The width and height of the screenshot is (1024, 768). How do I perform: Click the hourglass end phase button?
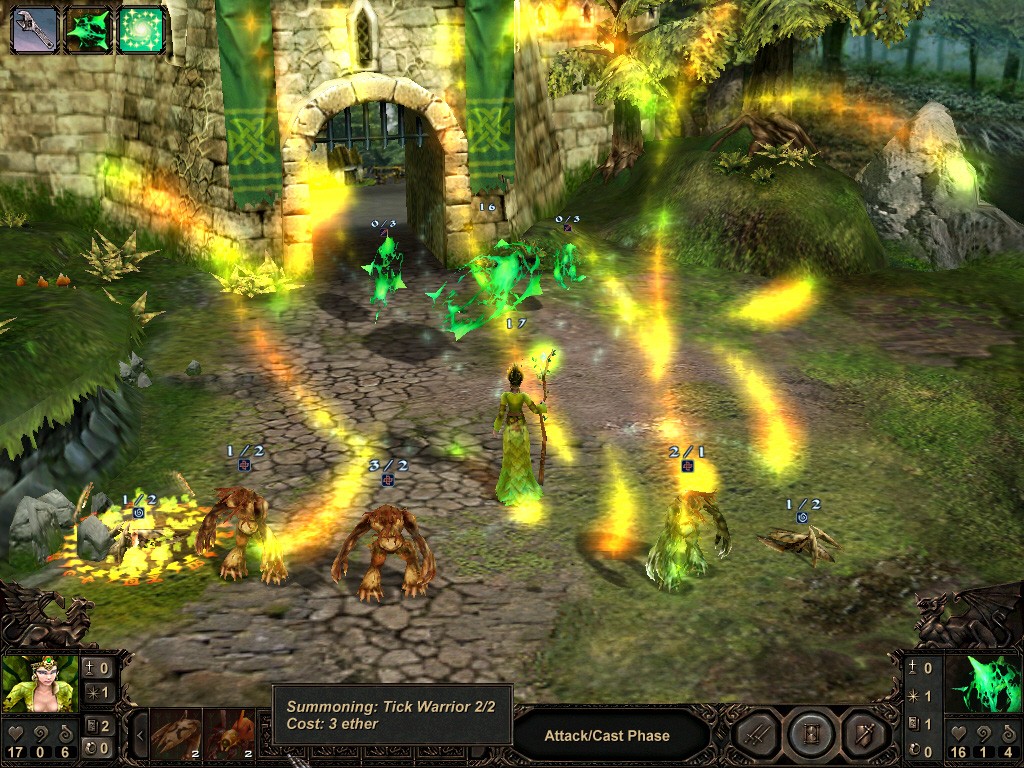810,736
